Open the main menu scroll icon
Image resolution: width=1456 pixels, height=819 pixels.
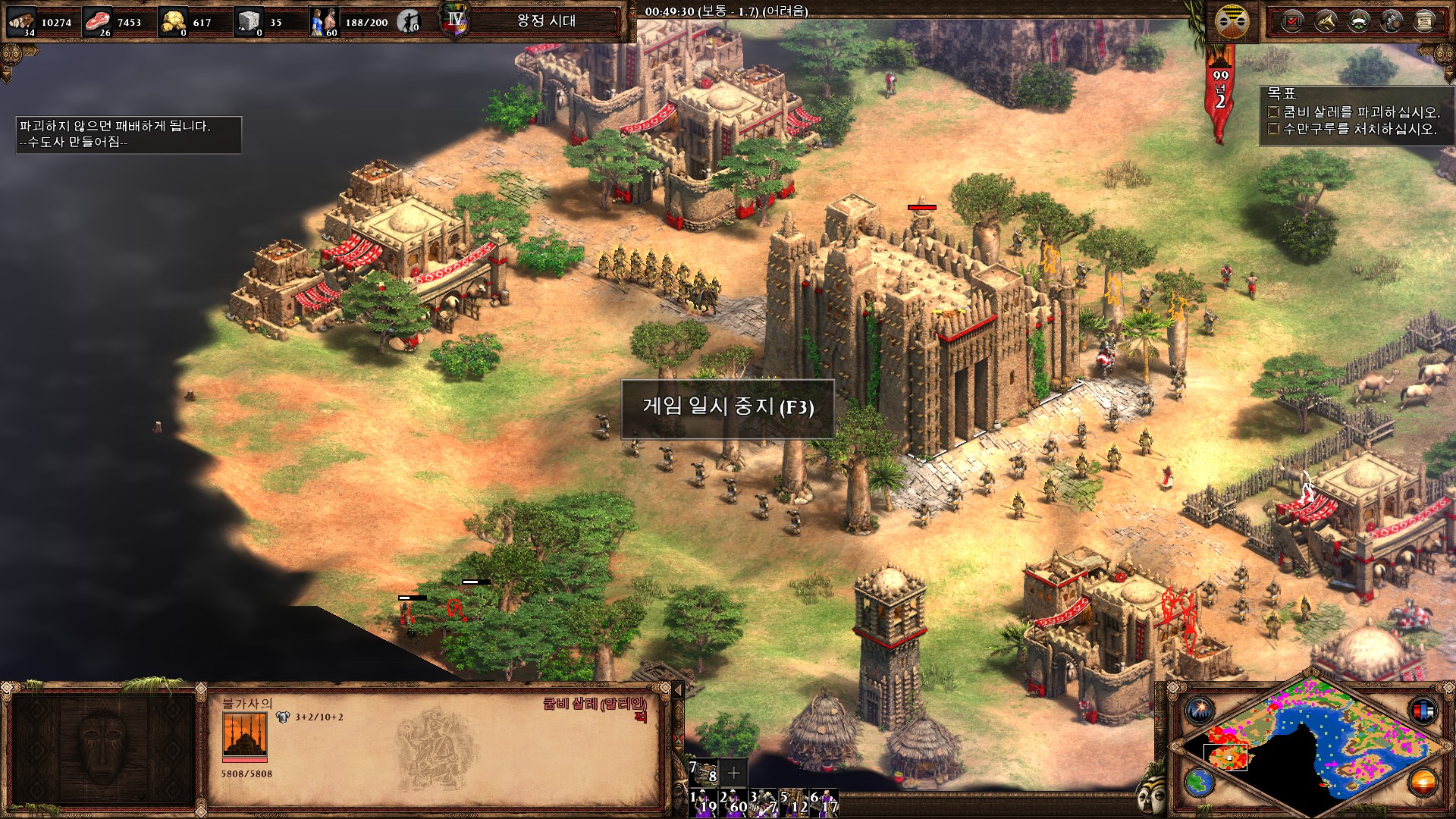click(x=1425, y=21)
